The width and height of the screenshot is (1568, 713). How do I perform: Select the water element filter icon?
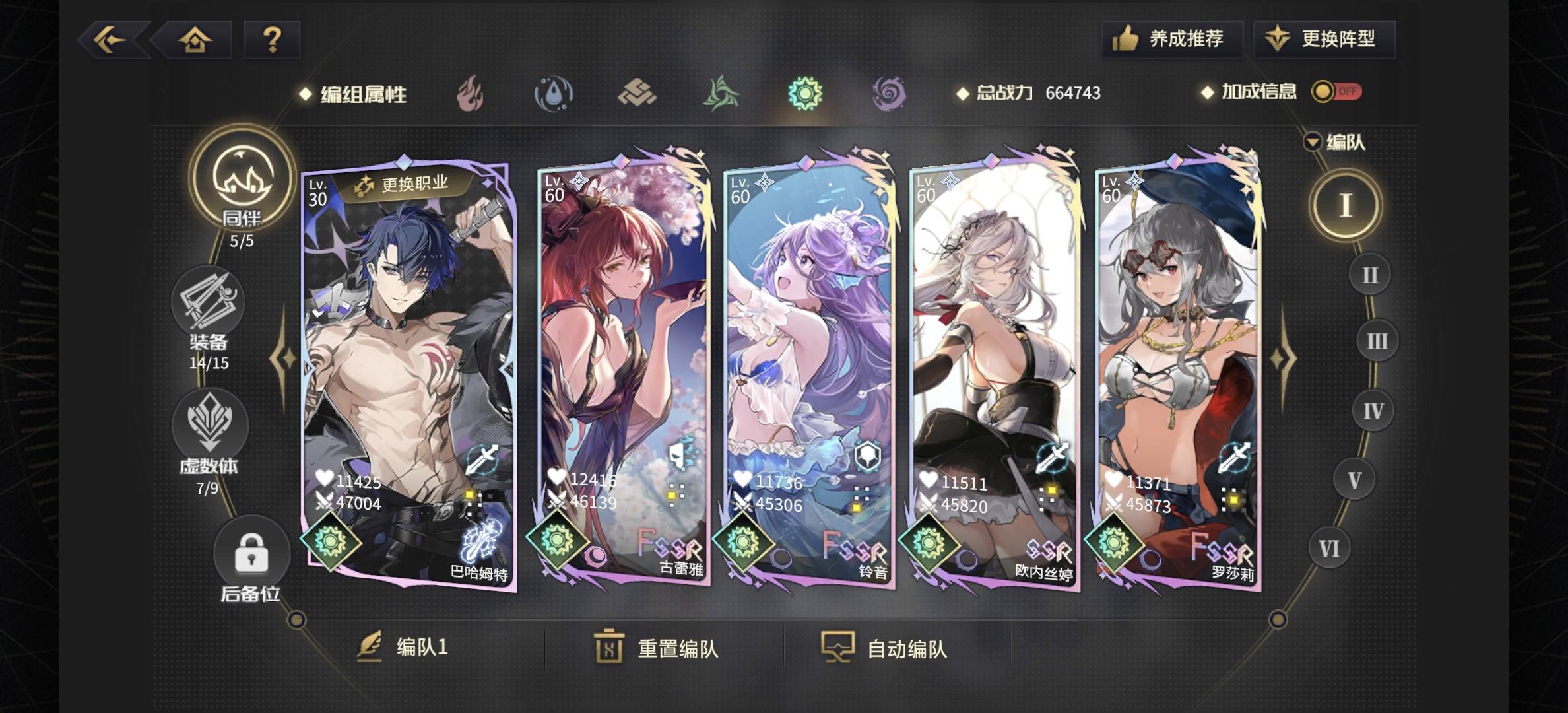(x=554, y=94)
